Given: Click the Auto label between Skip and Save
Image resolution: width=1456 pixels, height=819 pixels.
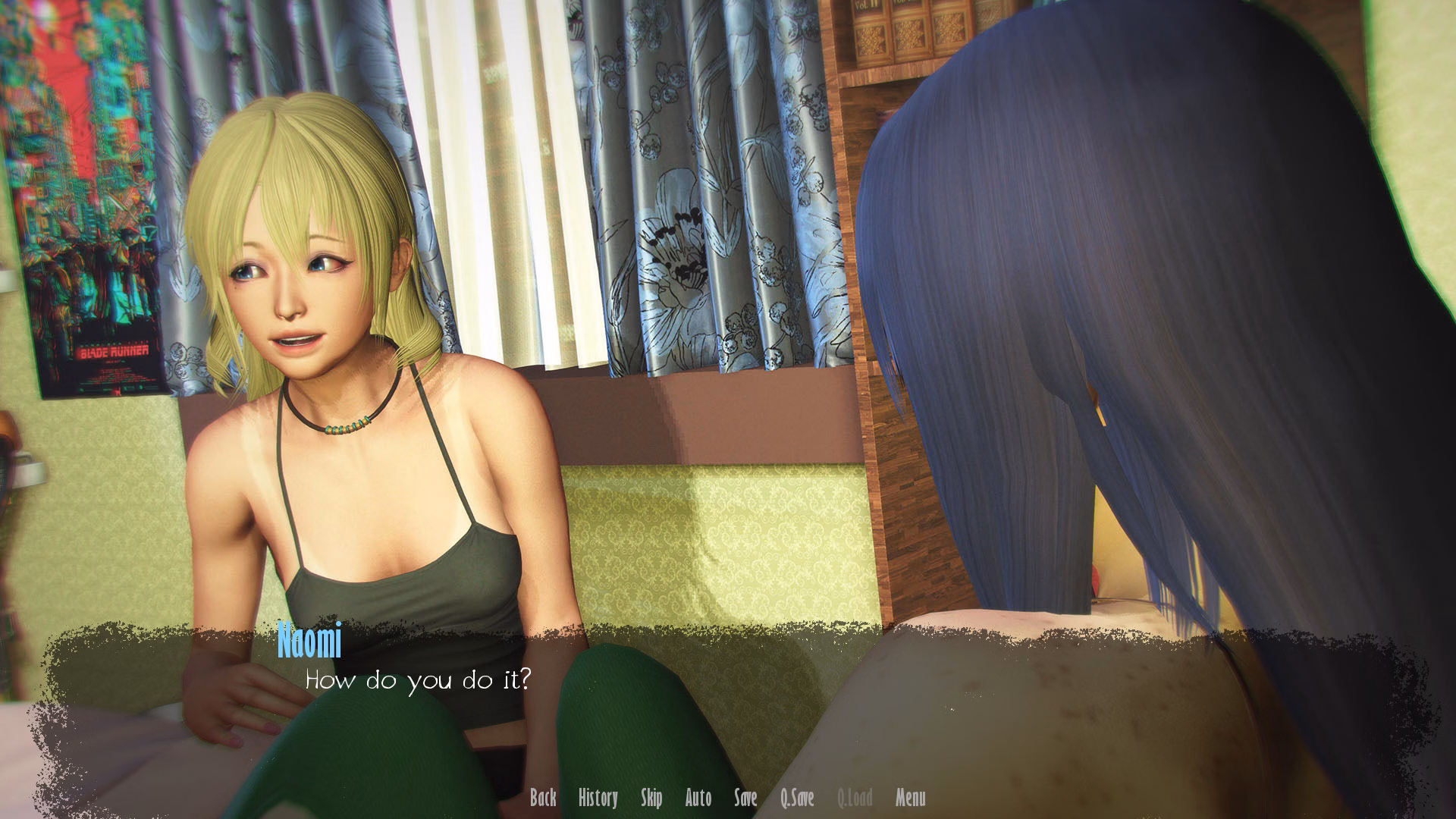Looking at the screenshot, I should tap(698, 799).
